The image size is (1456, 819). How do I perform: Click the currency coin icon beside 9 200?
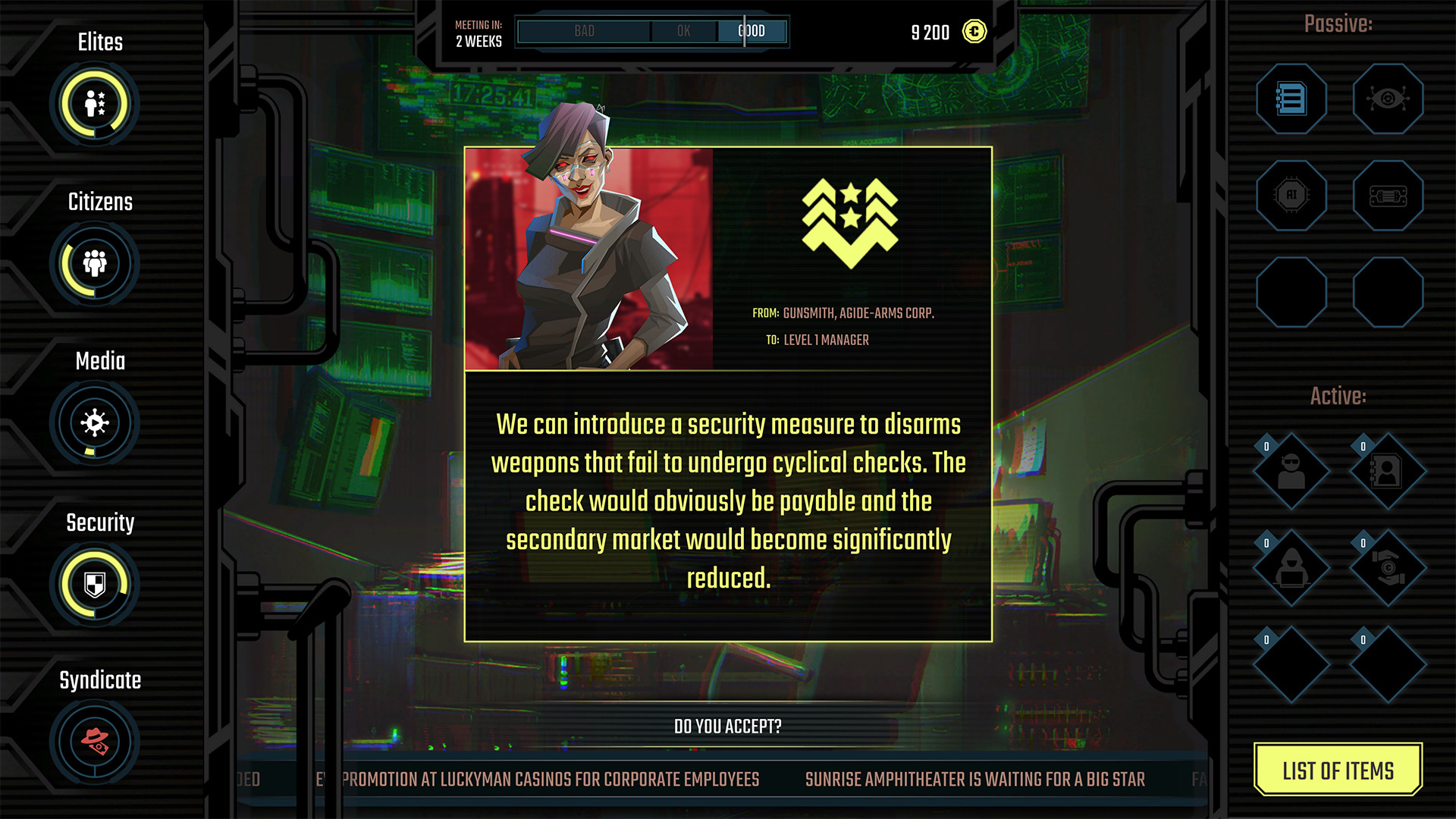[x=973, y=33]
